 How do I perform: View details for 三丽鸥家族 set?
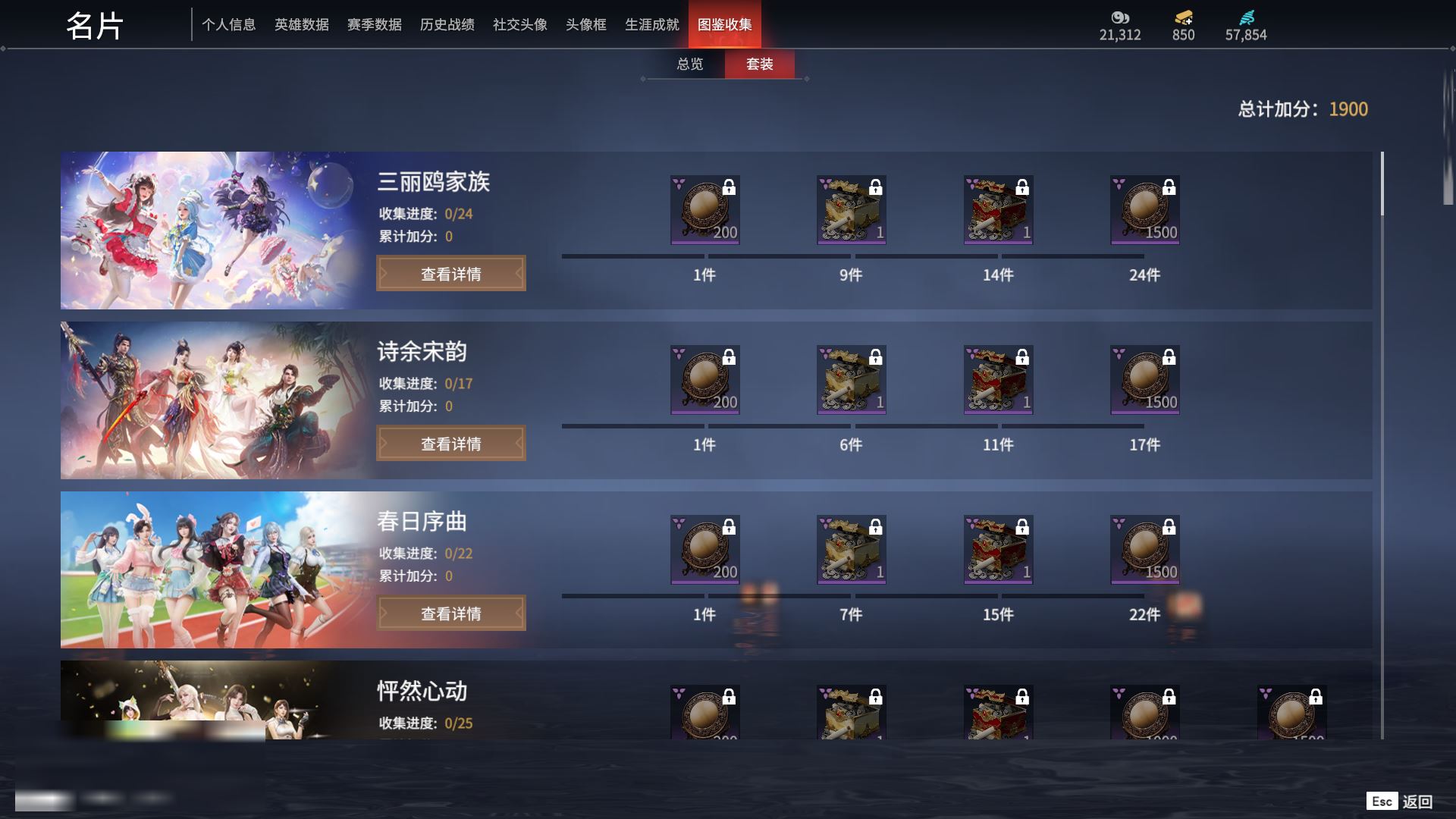[450, 274]
